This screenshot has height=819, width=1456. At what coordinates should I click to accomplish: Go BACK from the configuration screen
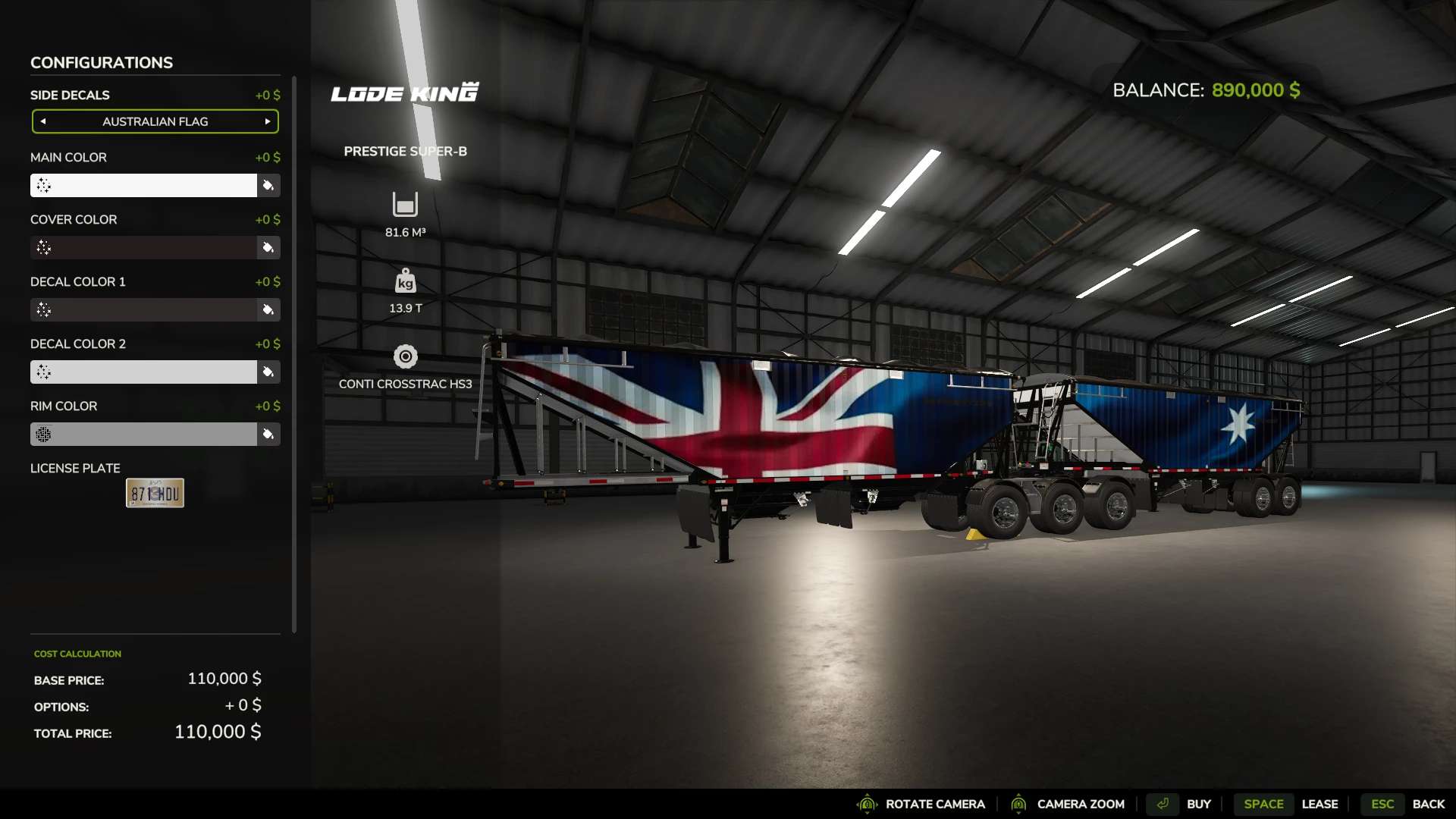[x=1430, y=804]
